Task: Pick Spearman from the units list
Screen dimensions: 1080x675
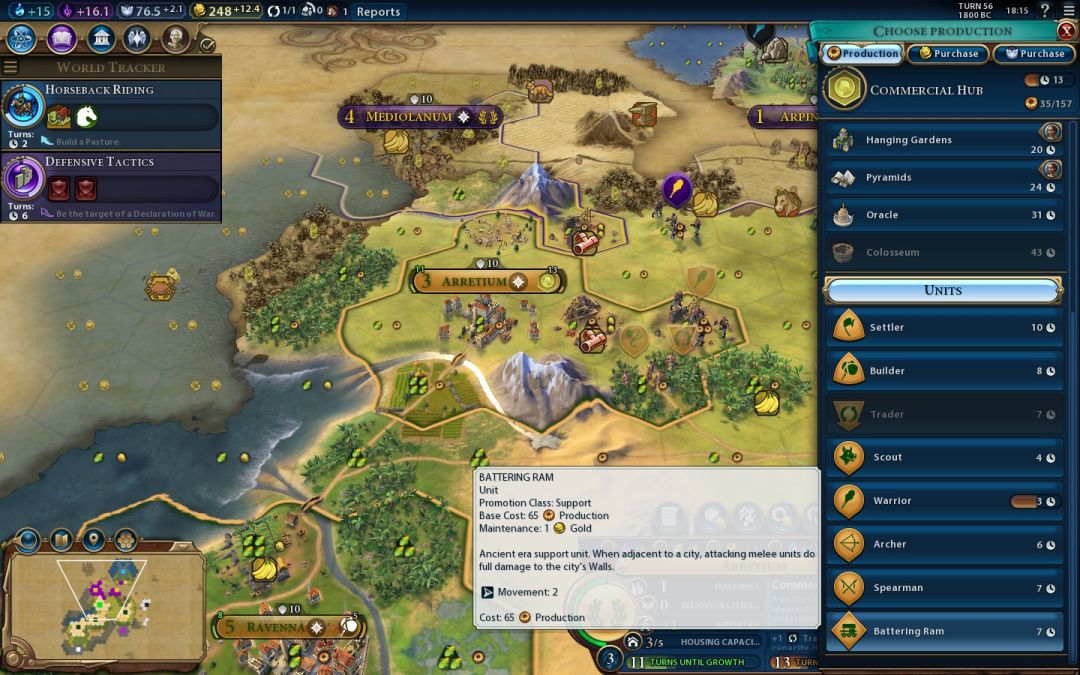Action: (x=944, y=588)
